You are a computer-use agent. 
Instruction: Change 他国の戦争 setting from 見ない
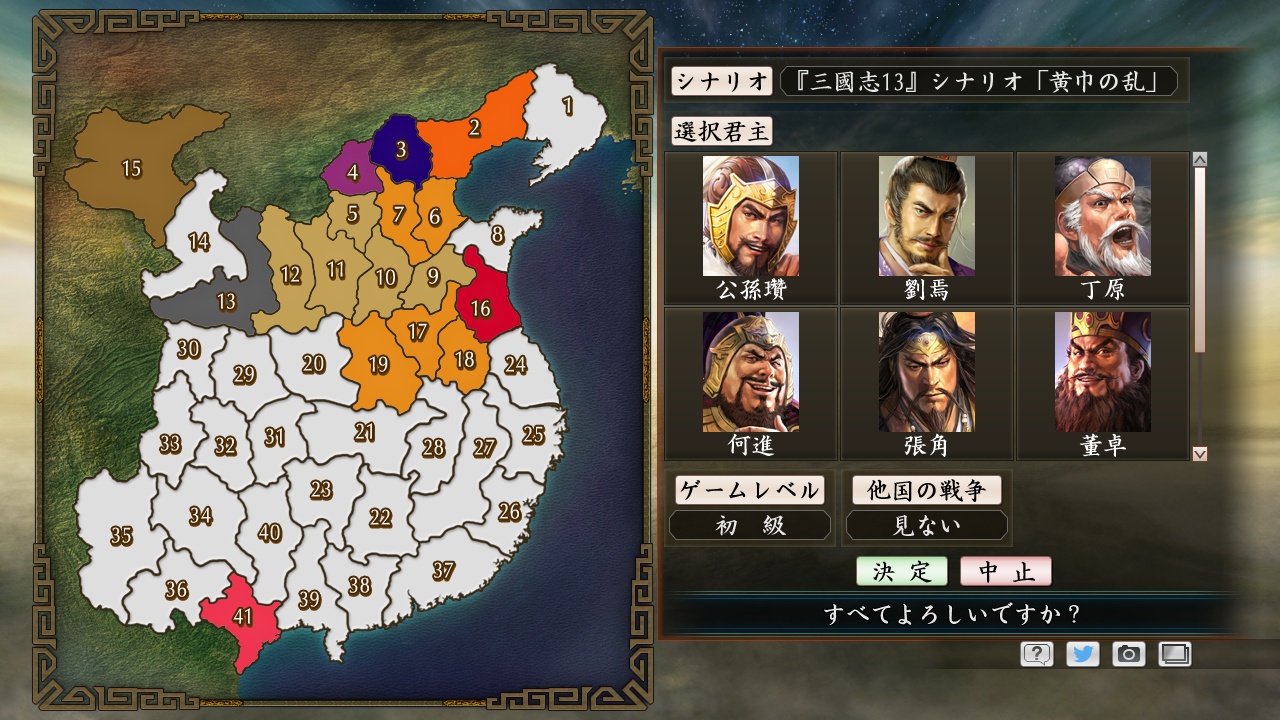click(925, 524)
